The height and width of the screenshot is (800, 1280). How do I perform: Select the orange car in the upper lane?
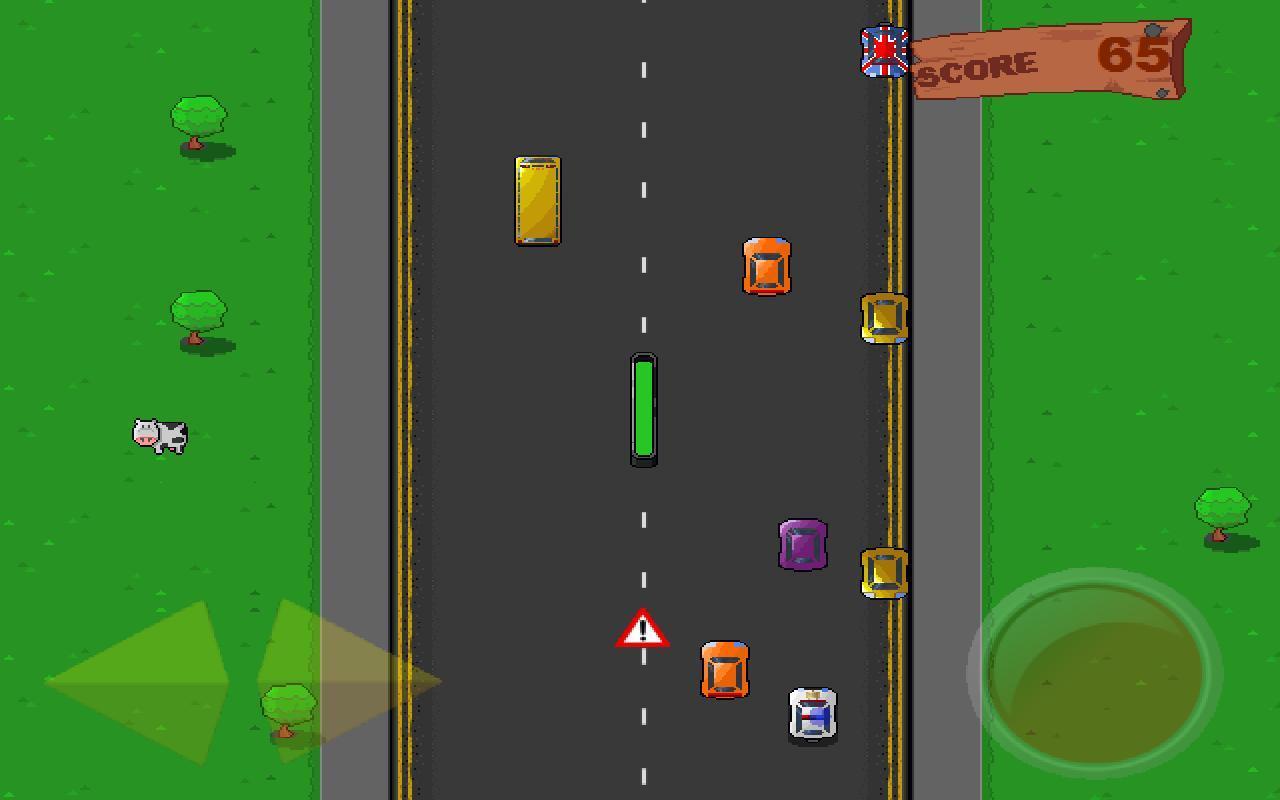pyautogui.click(x=767, y=267)
